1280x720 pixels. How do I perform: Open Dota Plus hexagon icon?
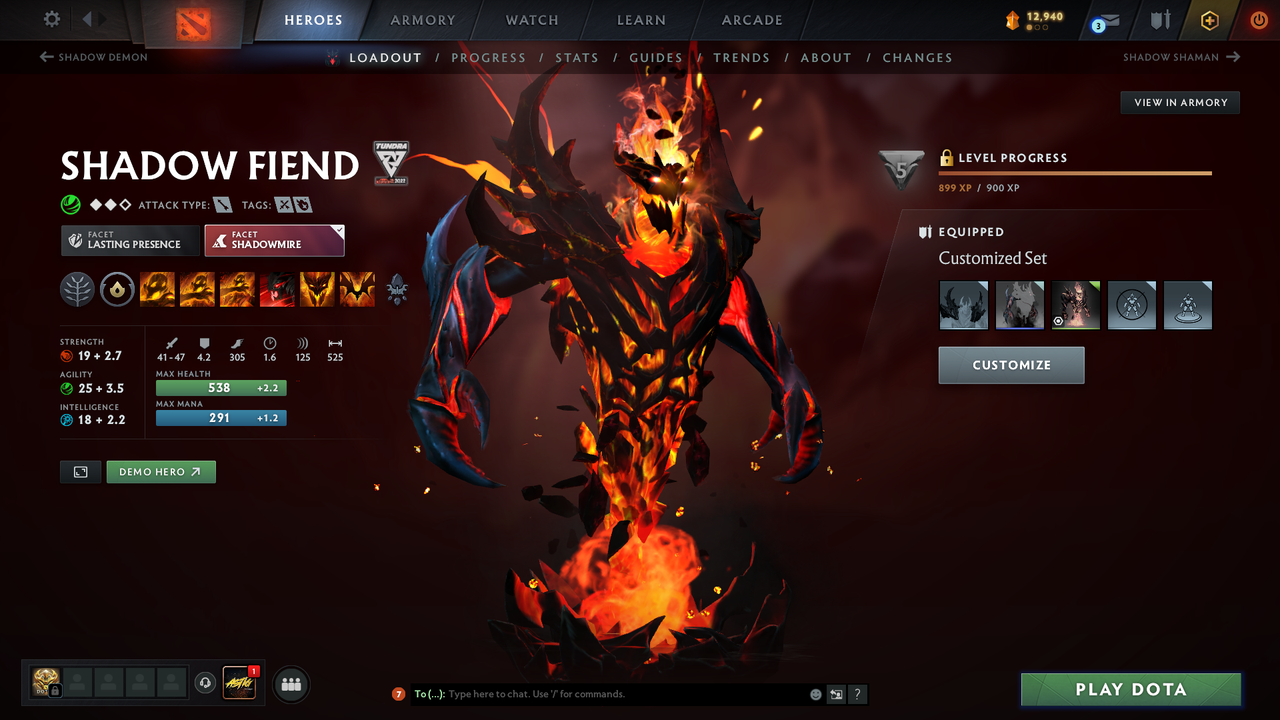click(x=1209, y=19)
